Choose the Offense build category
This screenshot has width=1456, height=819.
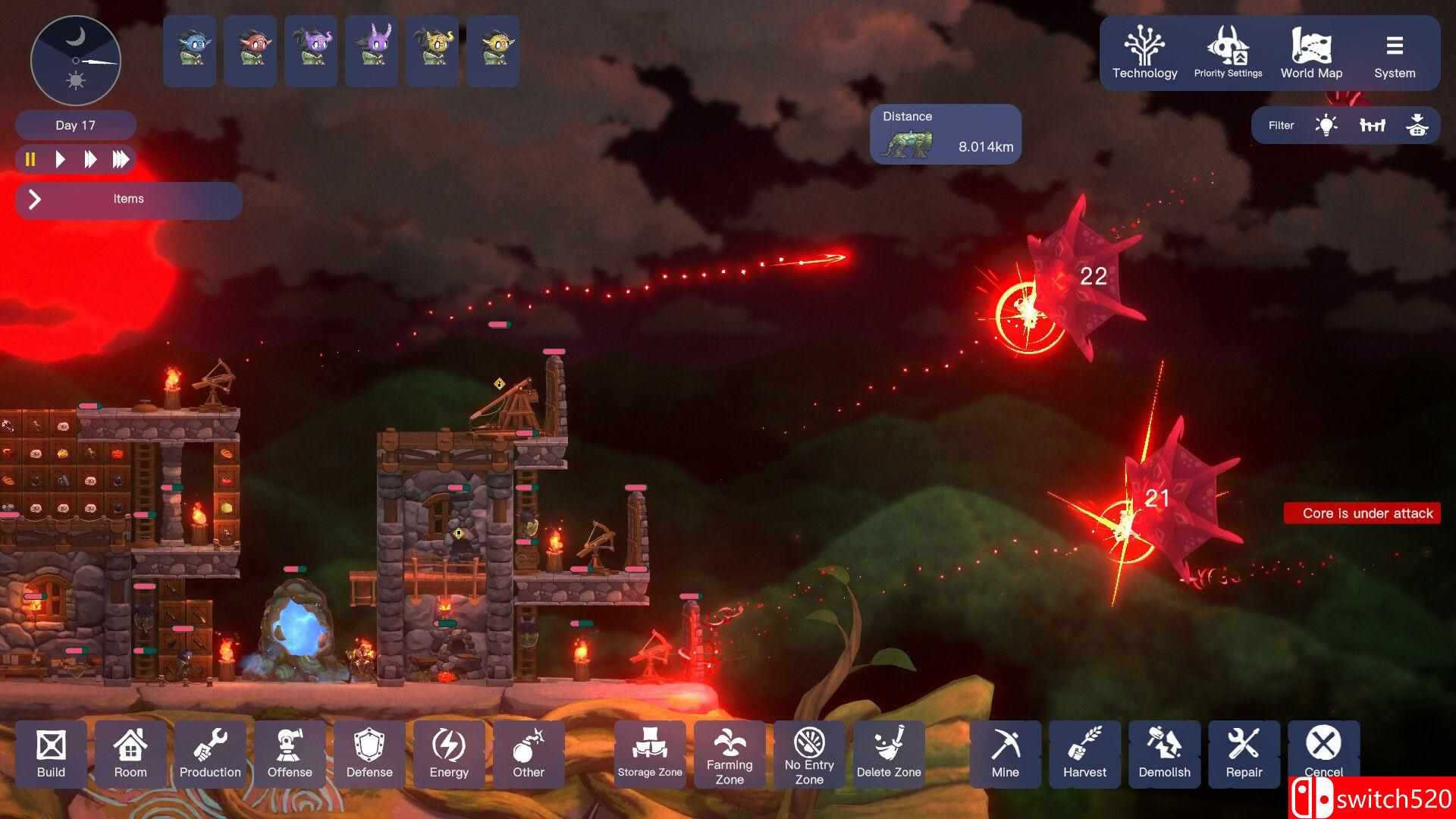pos(290,754)
